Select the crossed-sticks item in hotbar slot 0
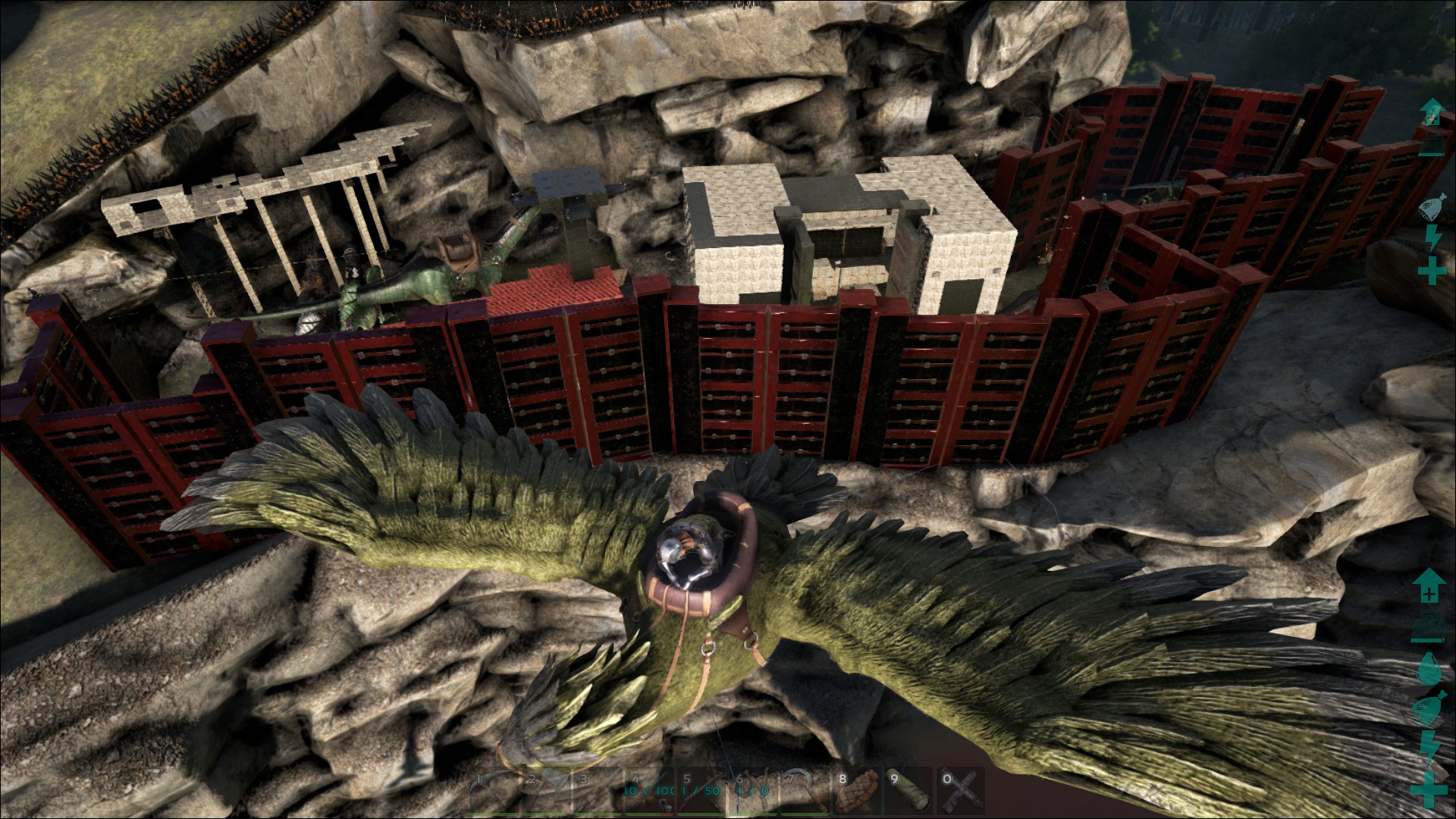The image size is (1456, 819). (x=960, y=791)
